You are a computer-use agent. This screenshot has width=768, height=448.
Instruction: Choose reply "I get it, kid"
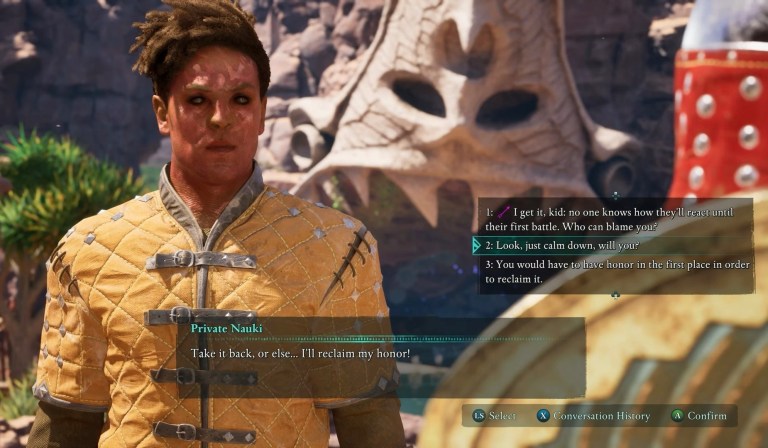tap(612, 219)
